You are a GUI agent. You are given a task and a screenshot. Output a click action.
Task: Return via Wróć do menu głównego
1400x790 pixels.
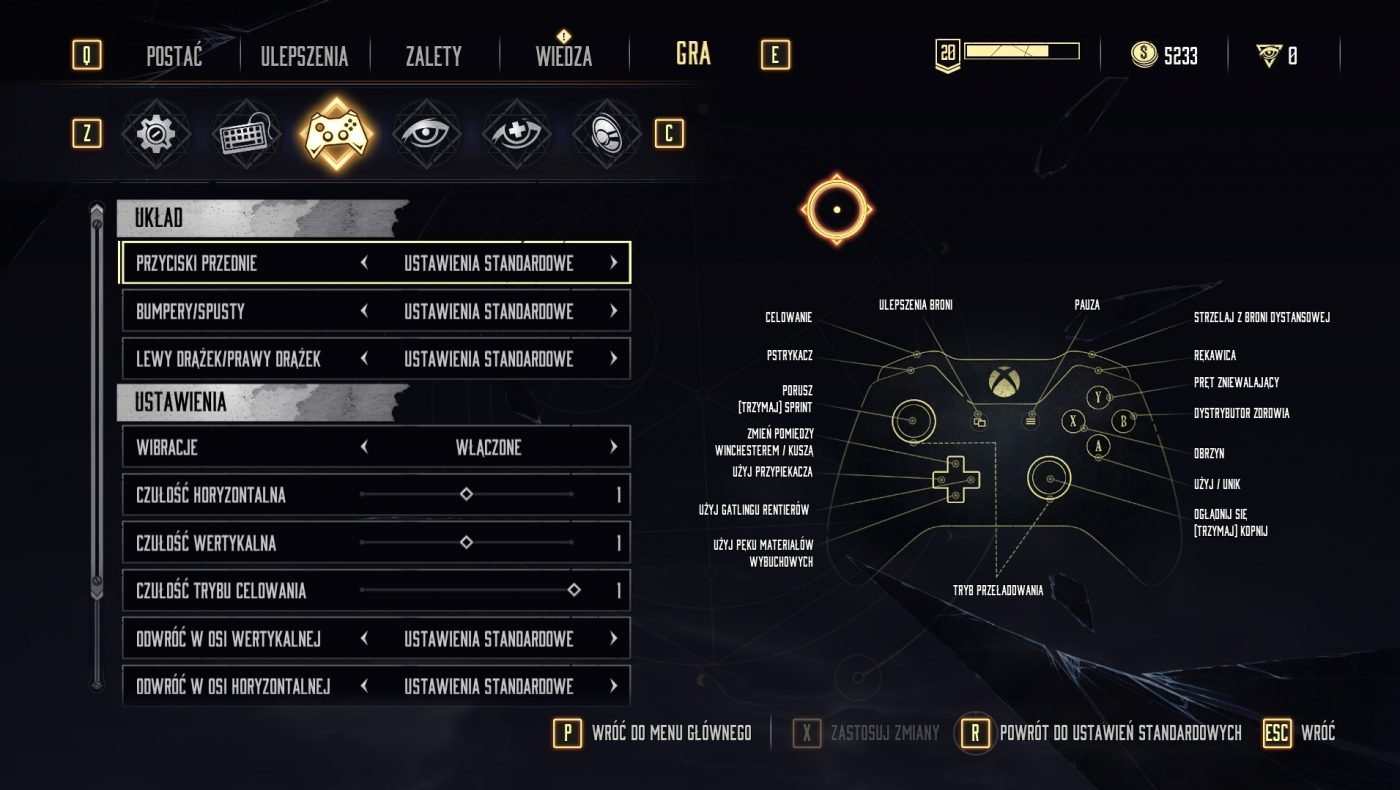tap(653, 733)
